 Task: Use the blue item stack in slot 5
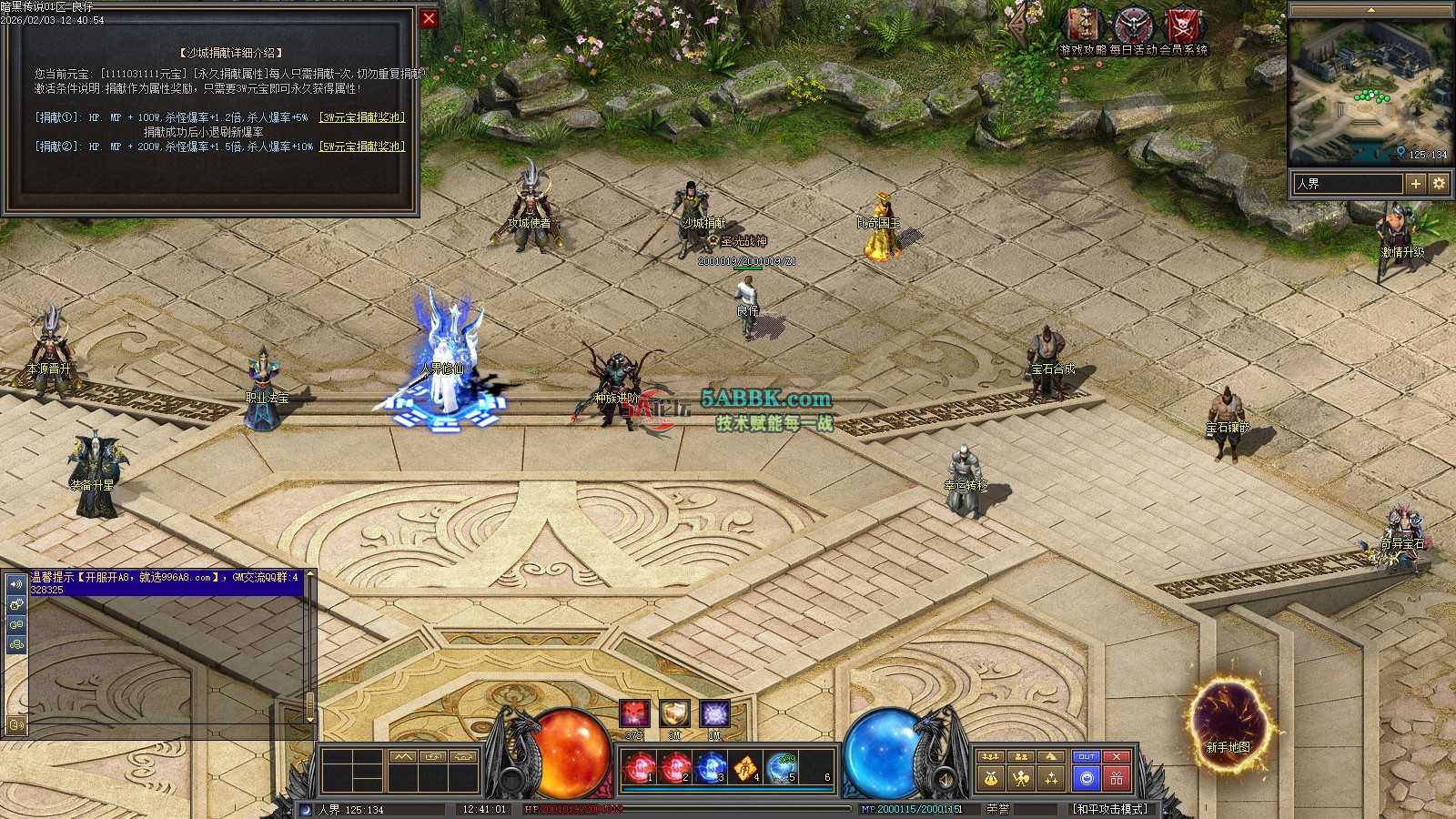tap(781, 769)
